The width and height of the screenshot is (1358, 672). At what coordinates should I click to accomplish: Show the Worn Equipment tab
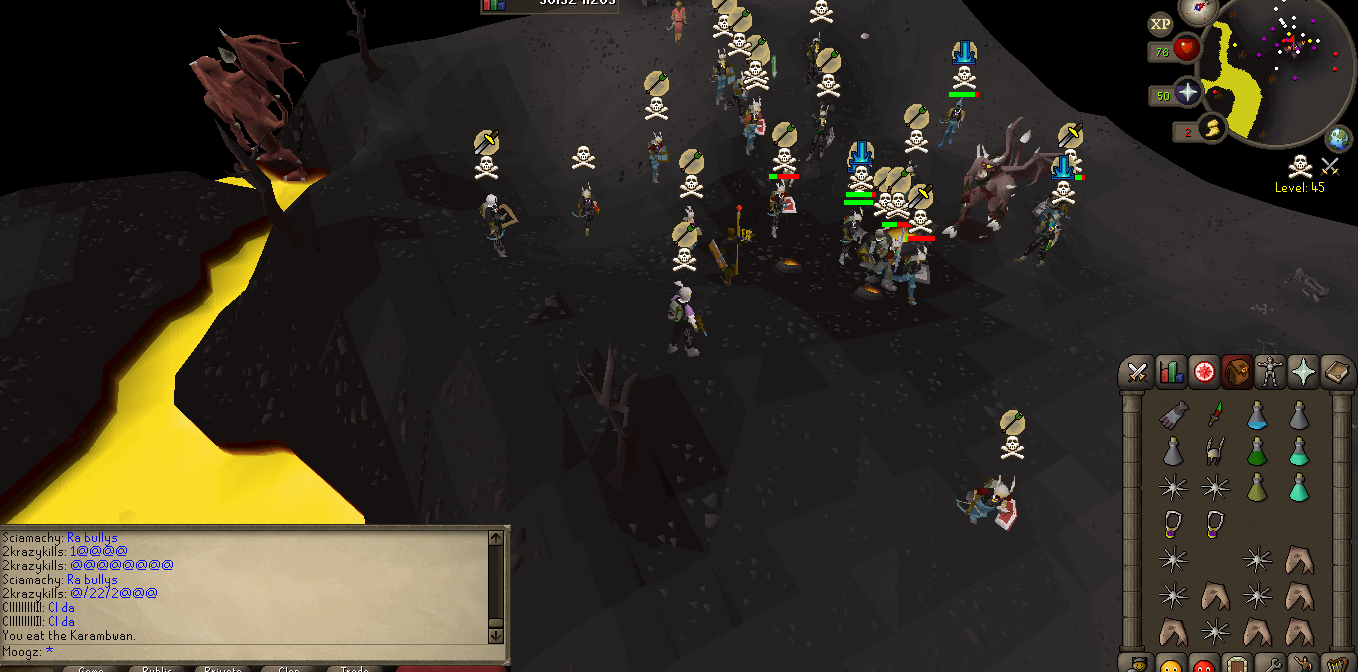(1270, 373)
